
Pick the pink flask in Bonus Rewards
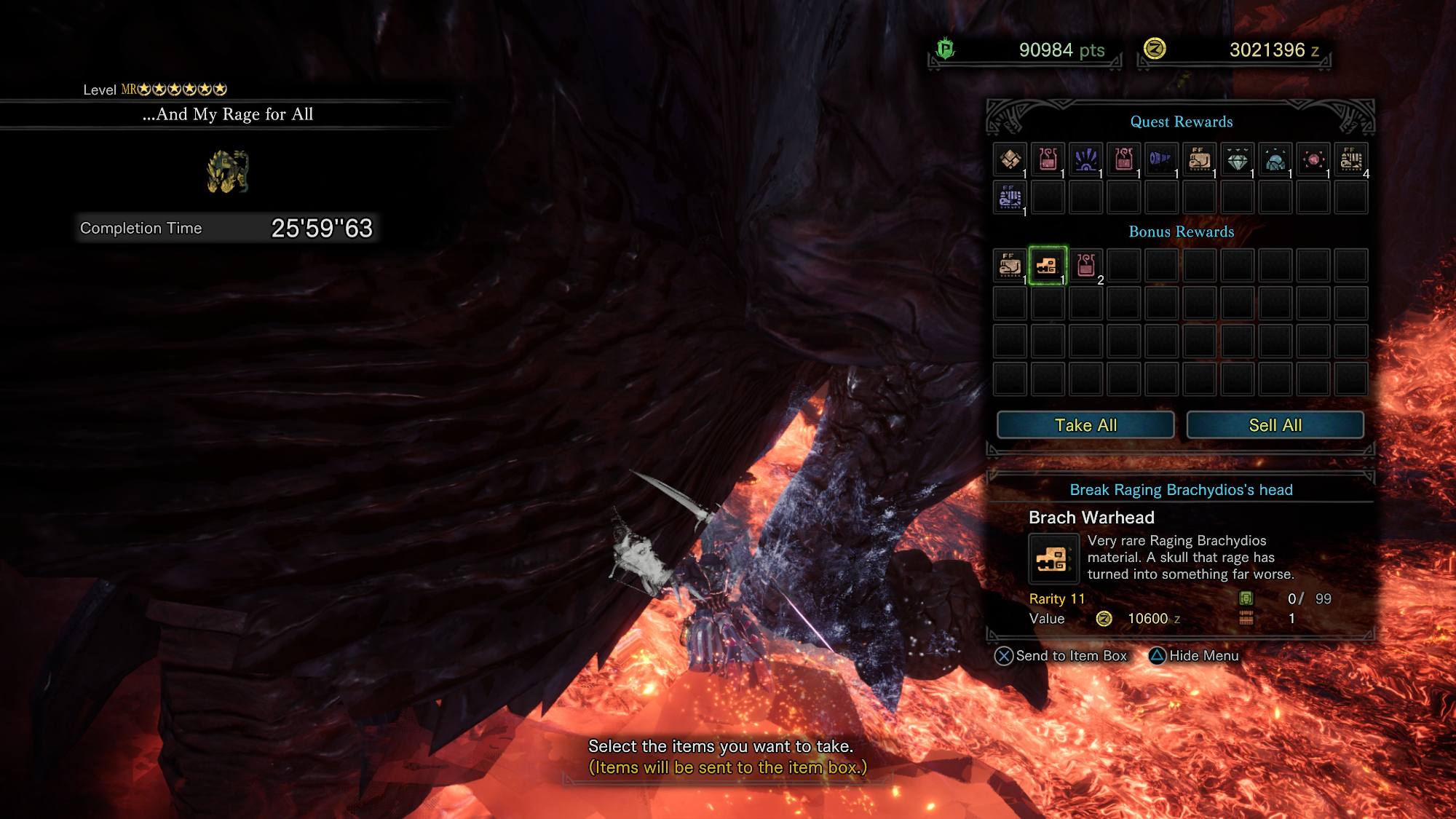click(x=1085, y=266)
